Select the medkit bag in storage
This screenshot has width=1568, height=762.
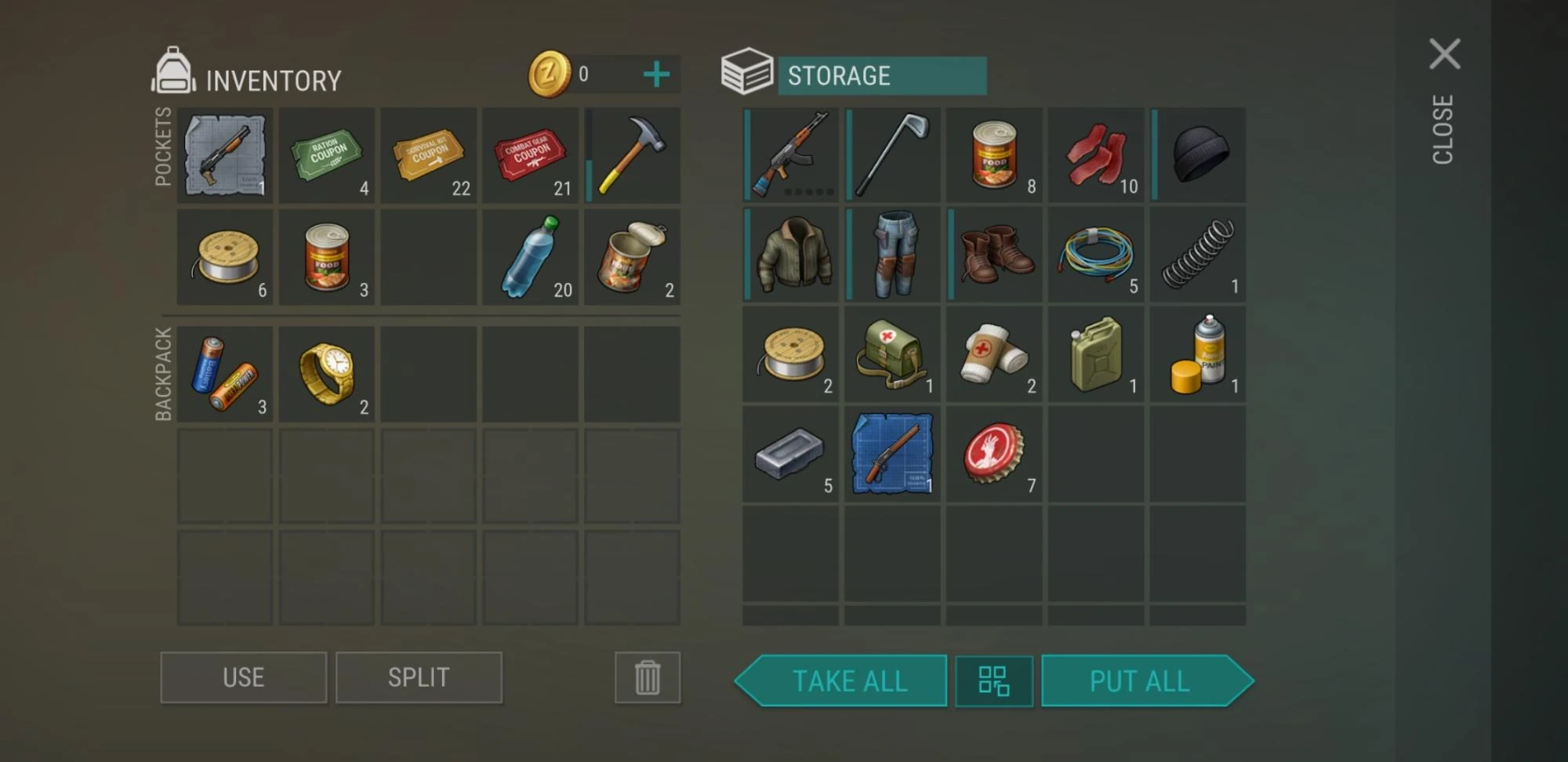pos(891,355)
